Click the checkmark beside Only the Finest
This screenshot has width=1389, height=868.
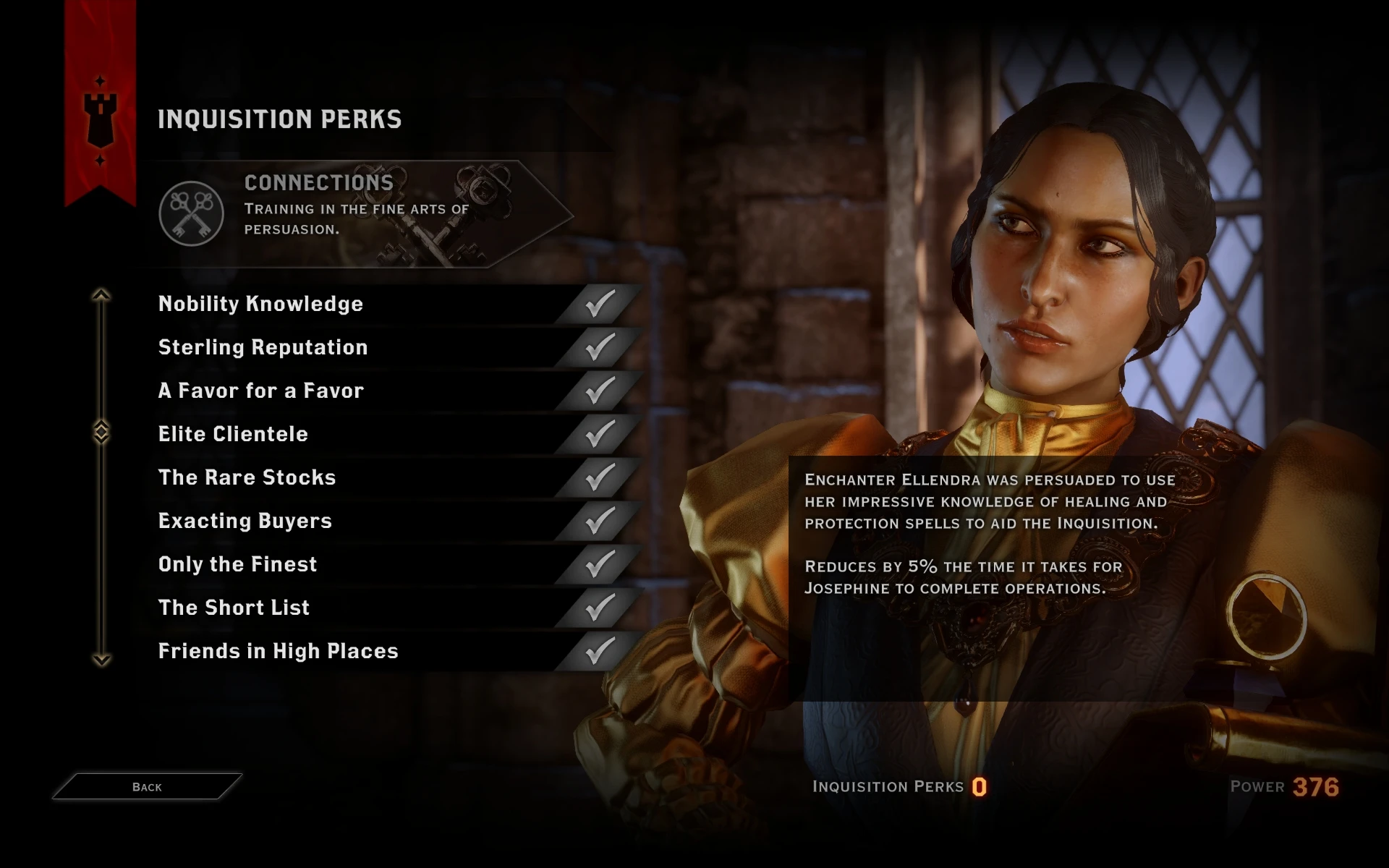coord(599,563)
